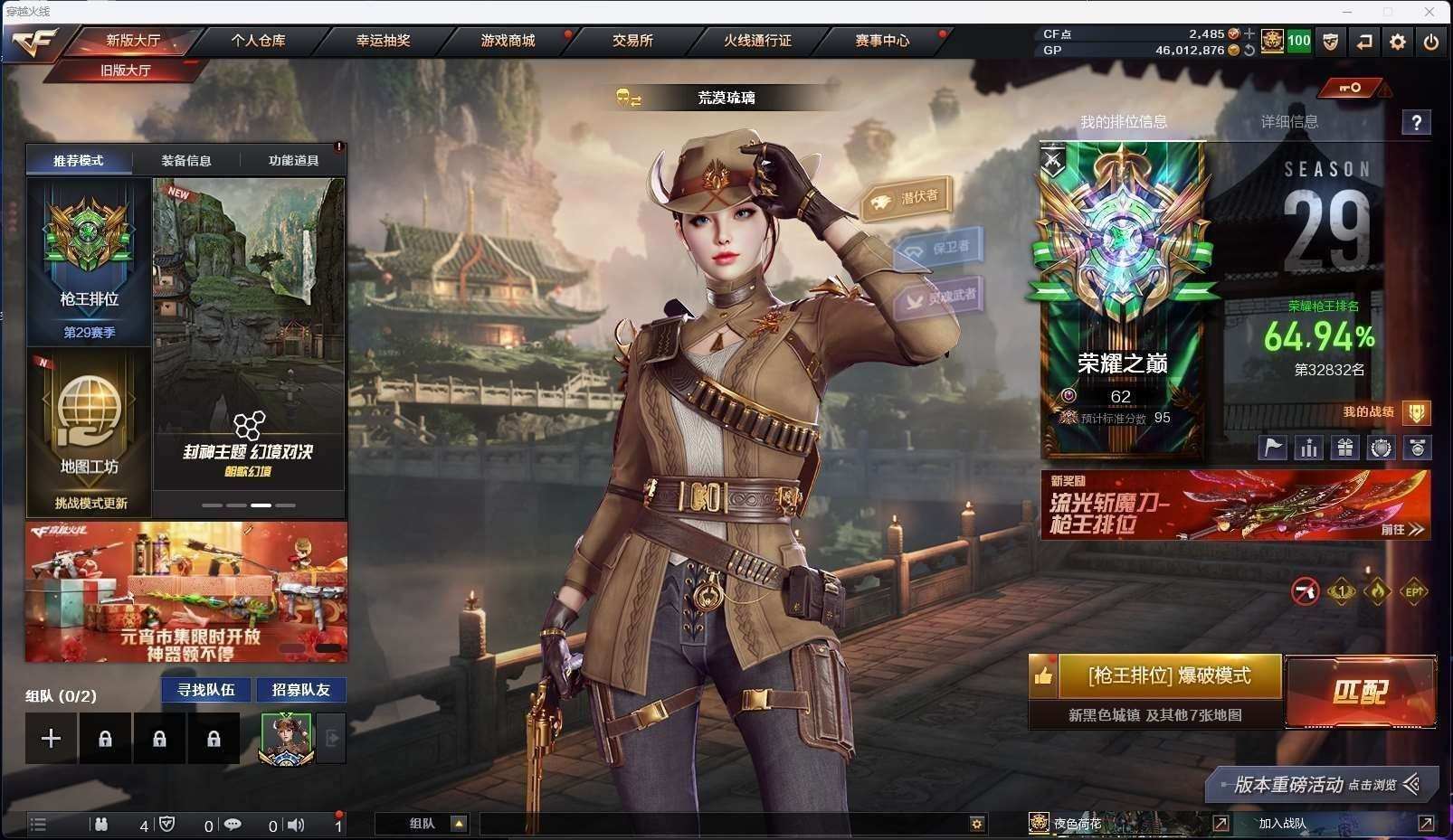Open the 交易所 trading exchange

coord(632,41)
